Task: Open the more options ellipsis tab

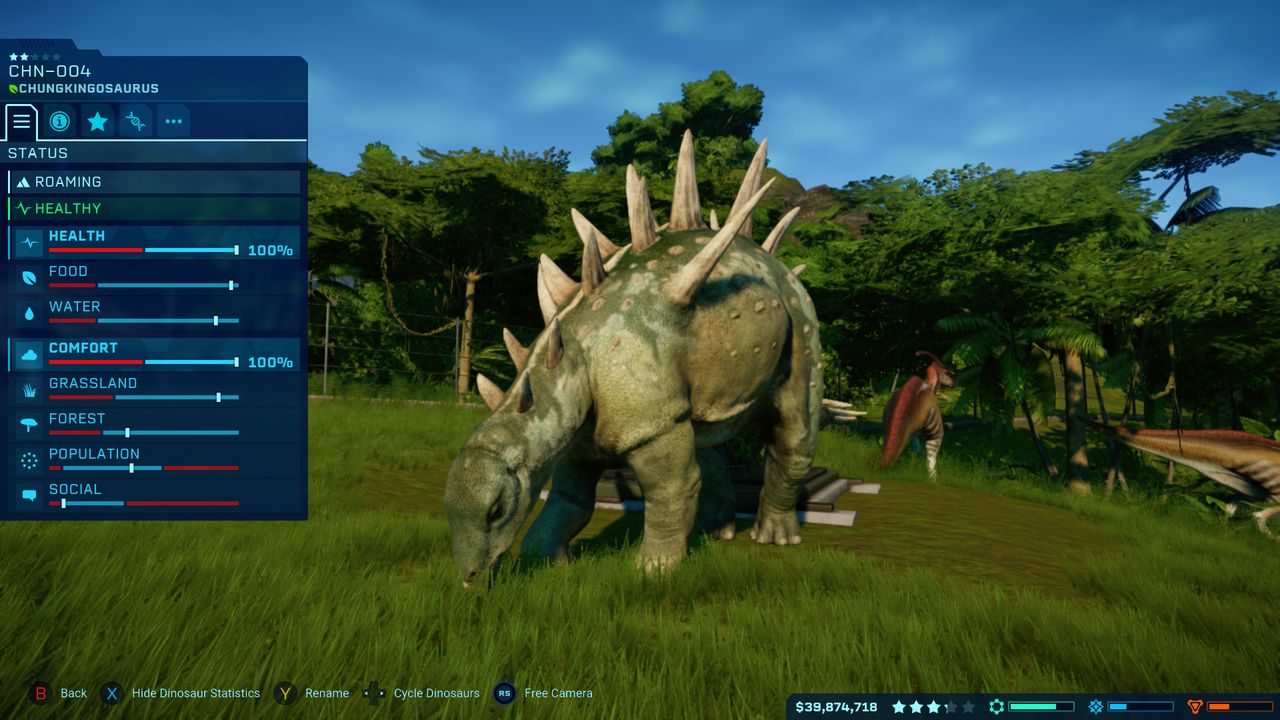Action: click(173, 122)
